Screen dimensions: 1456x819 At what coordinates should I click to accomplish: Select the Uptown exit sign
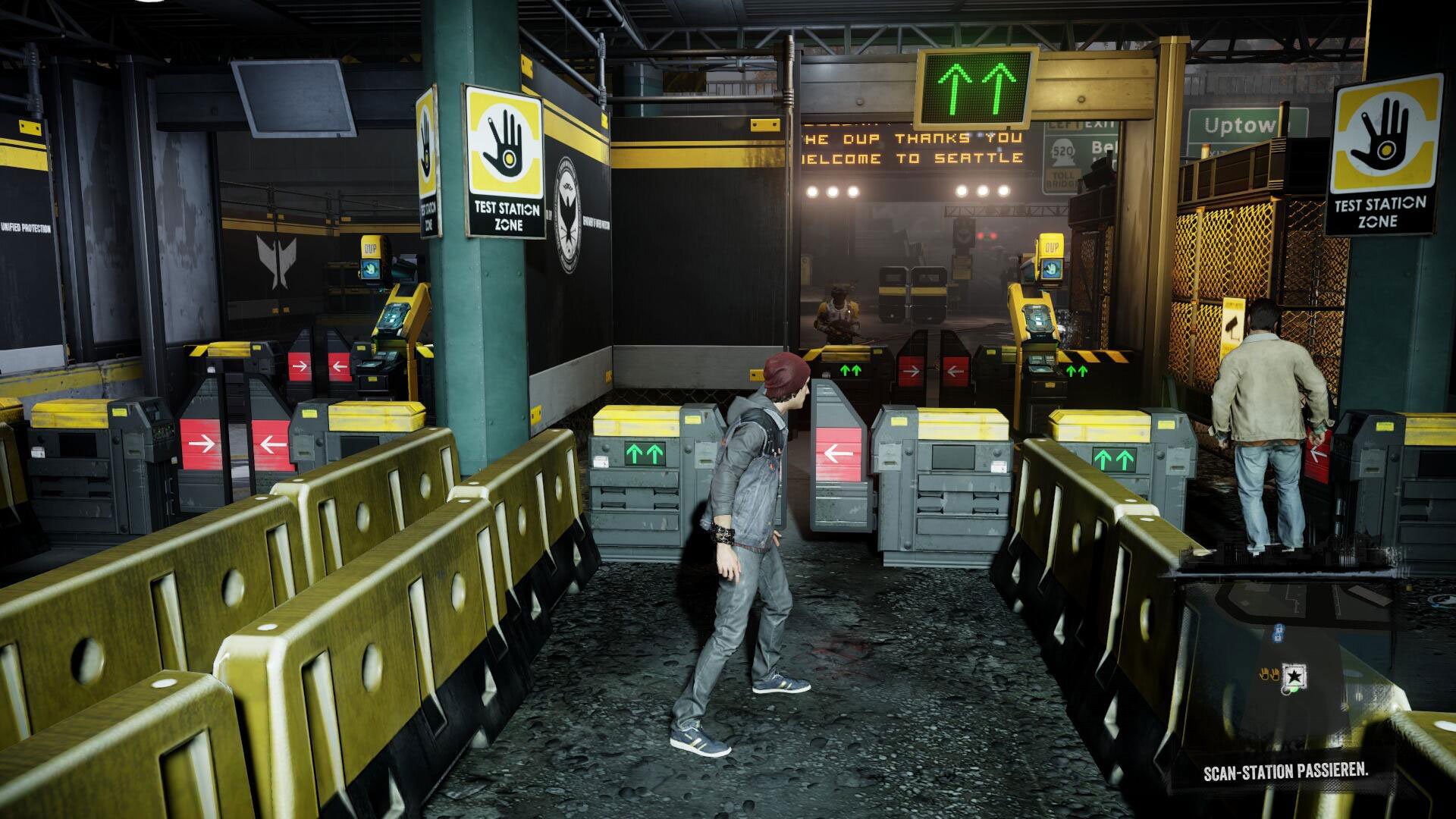1238,125
